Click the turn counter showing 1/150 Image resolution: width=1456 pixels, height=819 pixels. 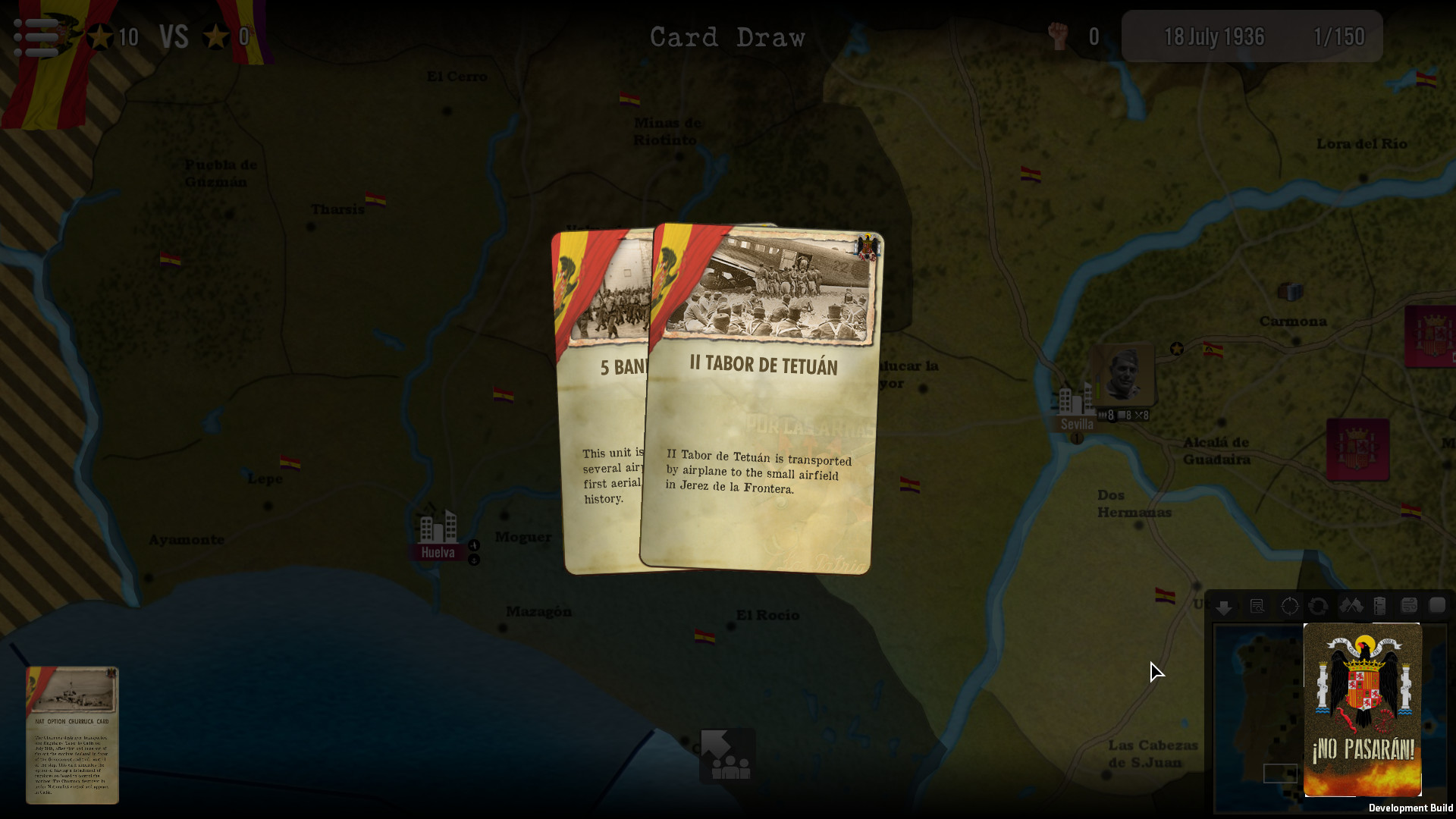pyautogui.click(x=1339, y=36)
